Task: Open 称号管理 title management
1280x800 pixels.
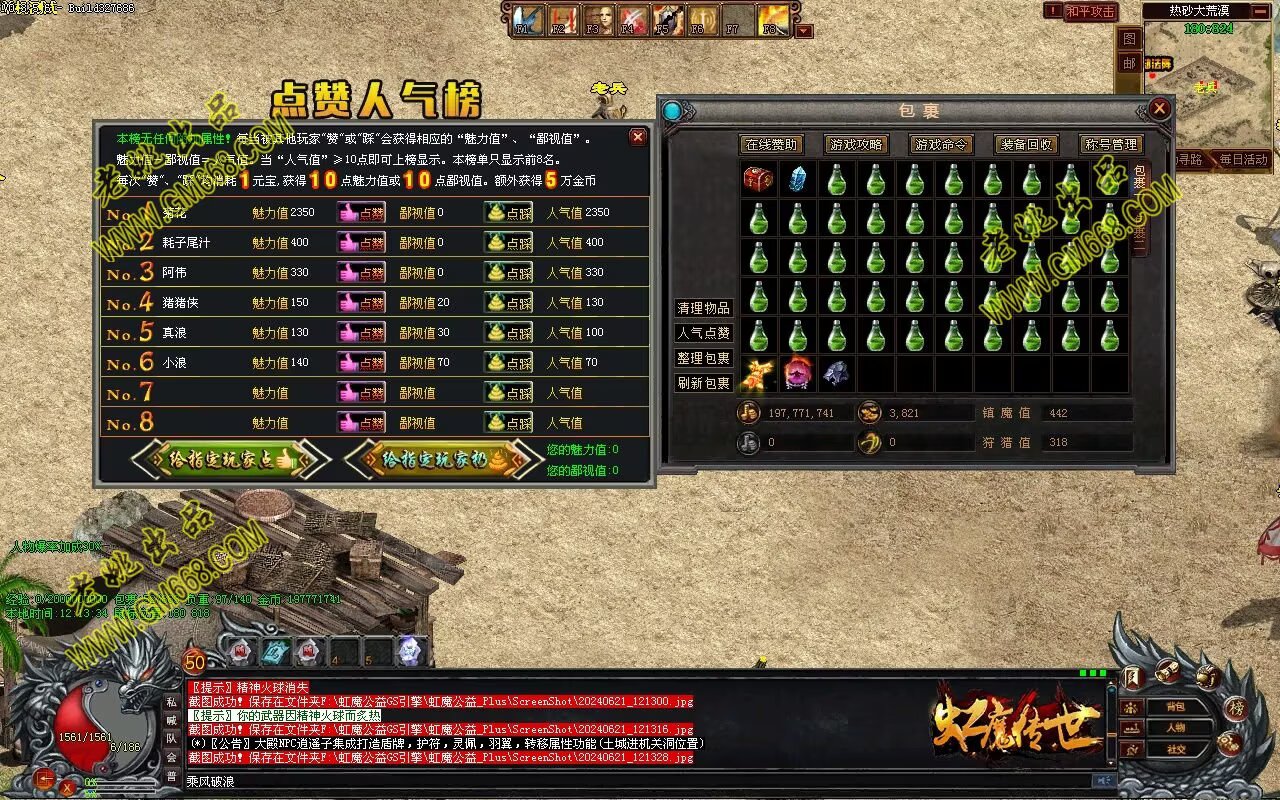Action: pos(1110,145)
